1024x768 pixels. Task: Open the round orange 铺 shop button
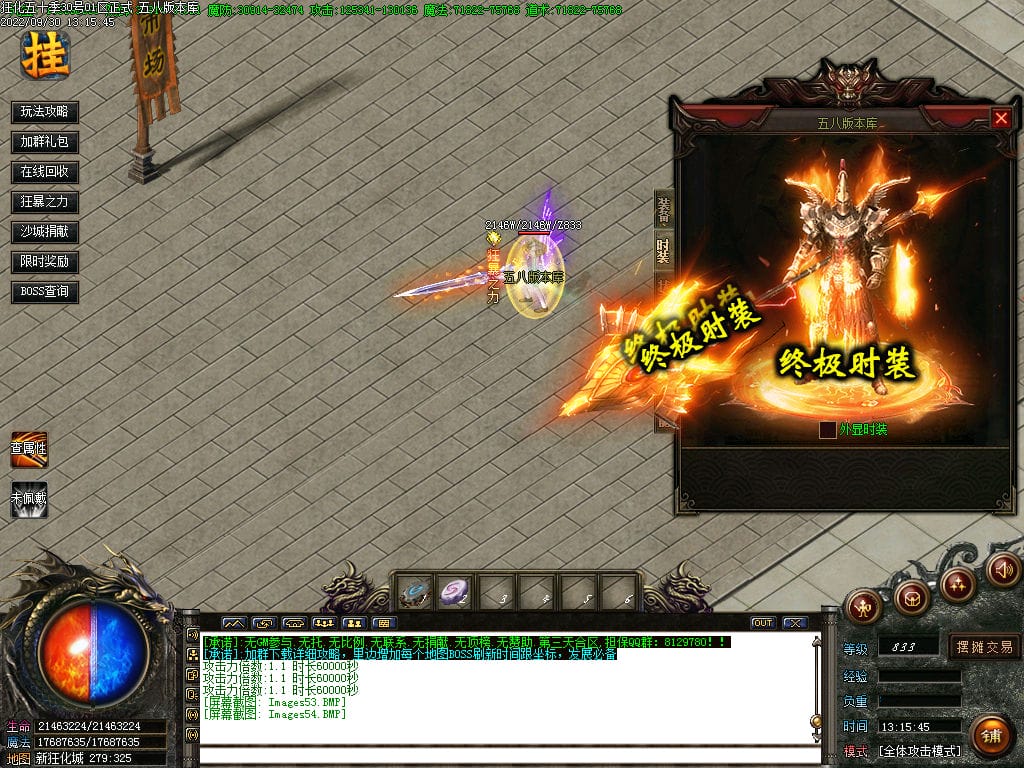click(x=991, y=736)
